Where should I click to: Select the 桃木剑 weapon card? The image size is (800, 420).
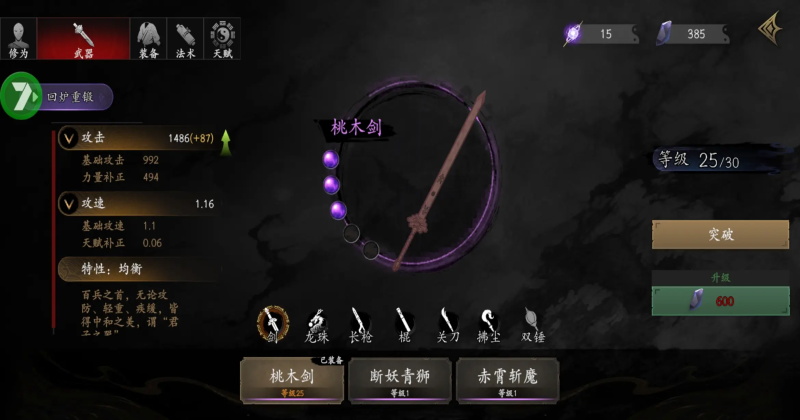point(292,380)
